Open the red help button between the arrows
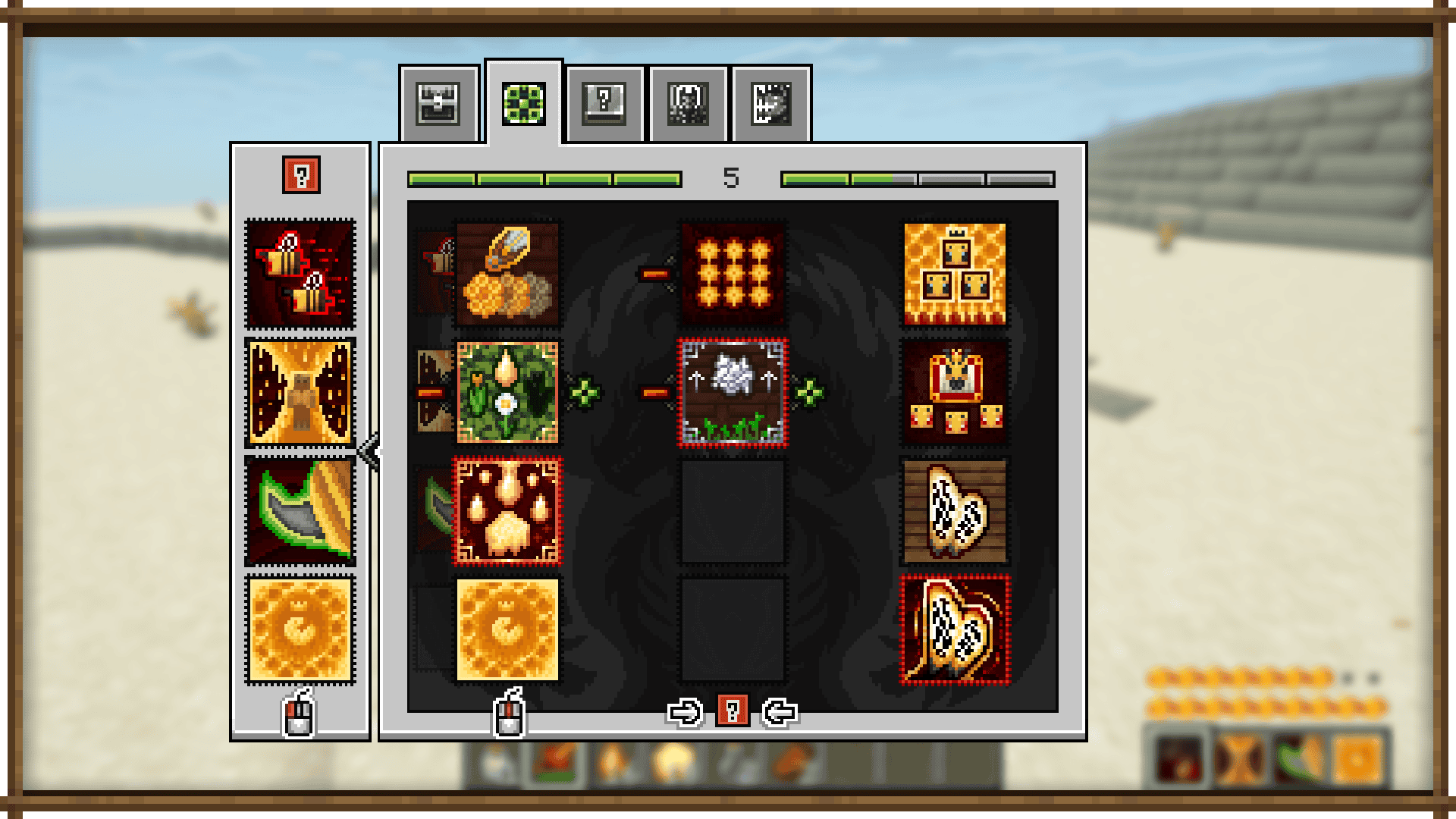Screen dimensions: 1456x819 (732, 711)
